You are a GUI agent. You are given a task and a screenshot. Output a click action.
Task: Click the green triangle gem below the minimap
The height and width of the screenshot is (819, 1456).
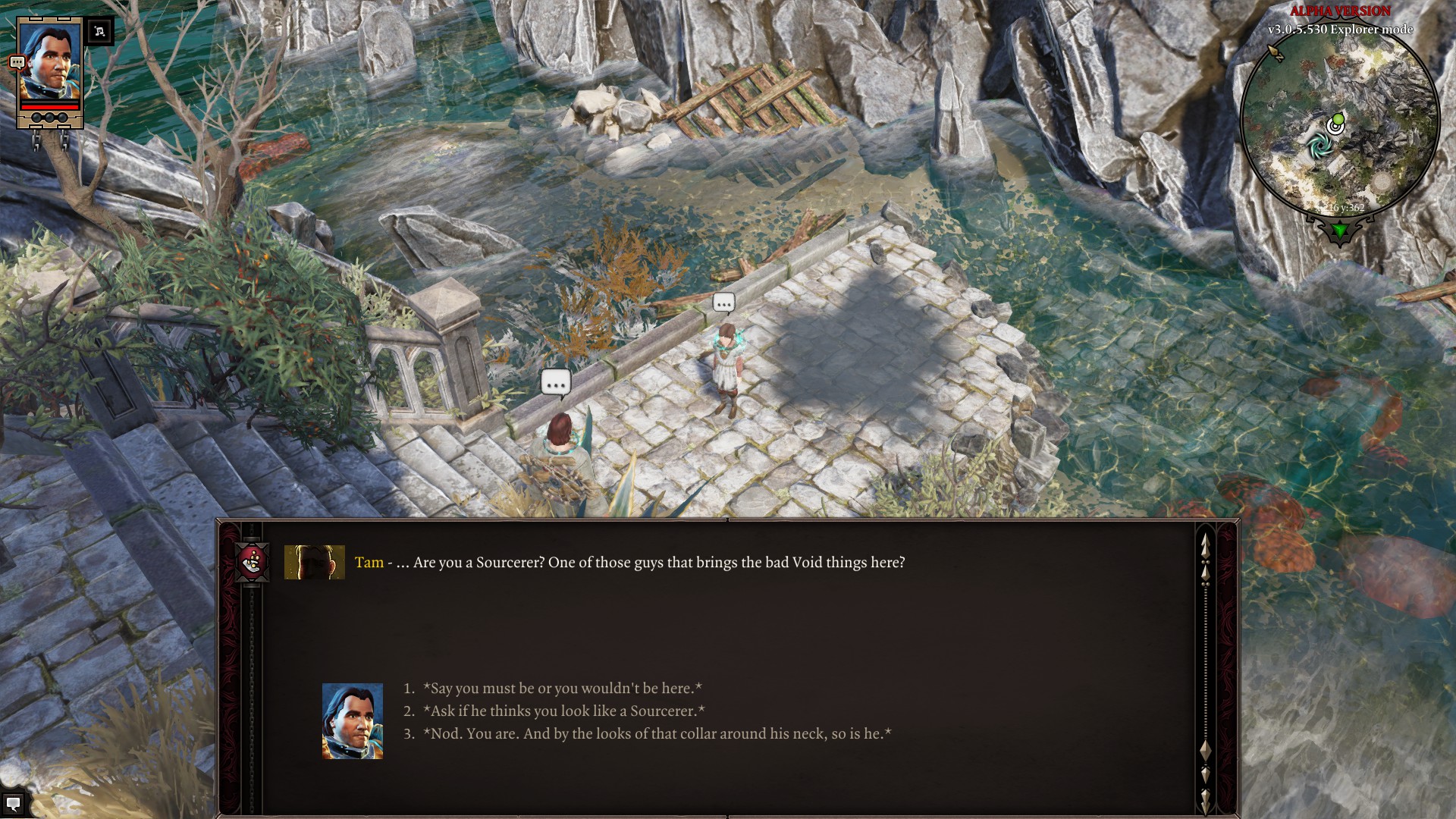click(1340, 230)
